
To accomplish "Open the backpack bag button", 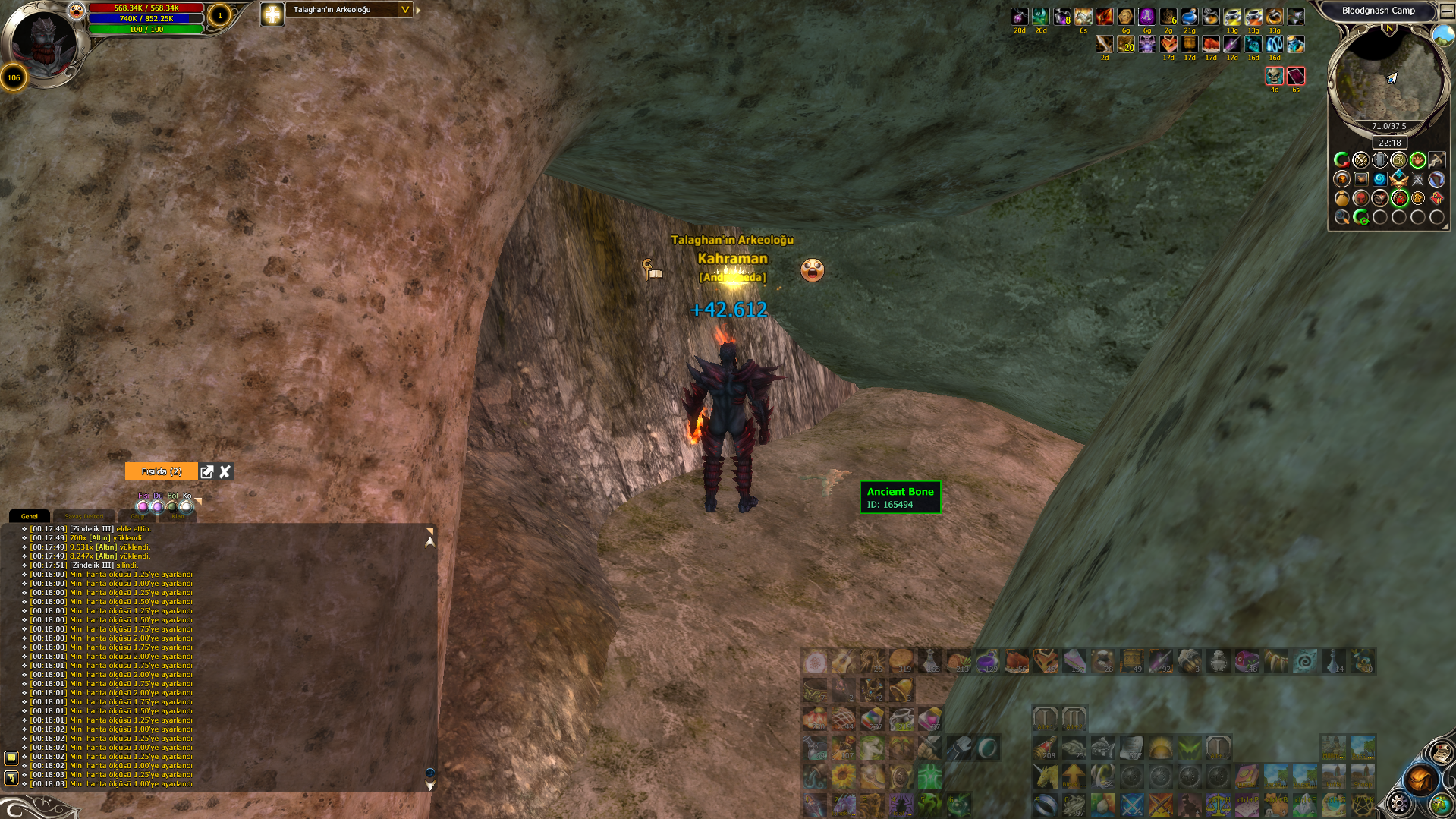I will pos(1420,780).
